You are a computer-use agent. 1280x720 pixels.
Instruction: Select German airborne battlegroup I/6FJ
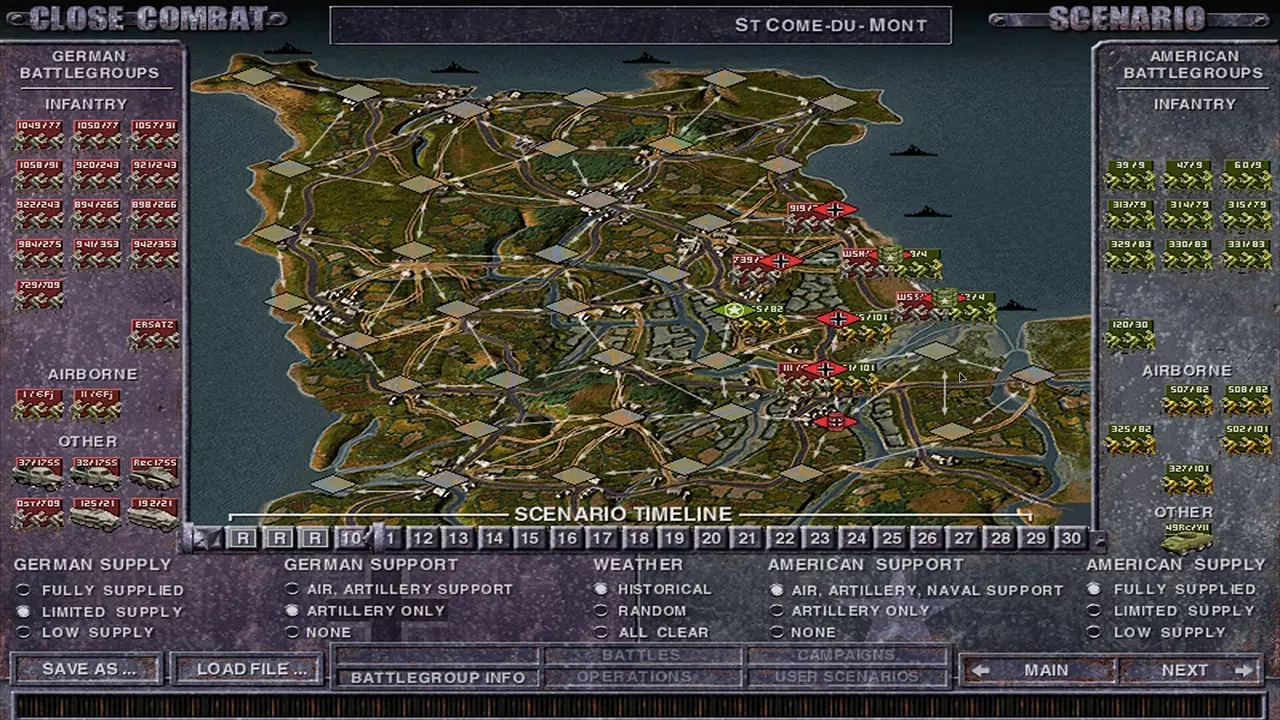pos(37,402)
